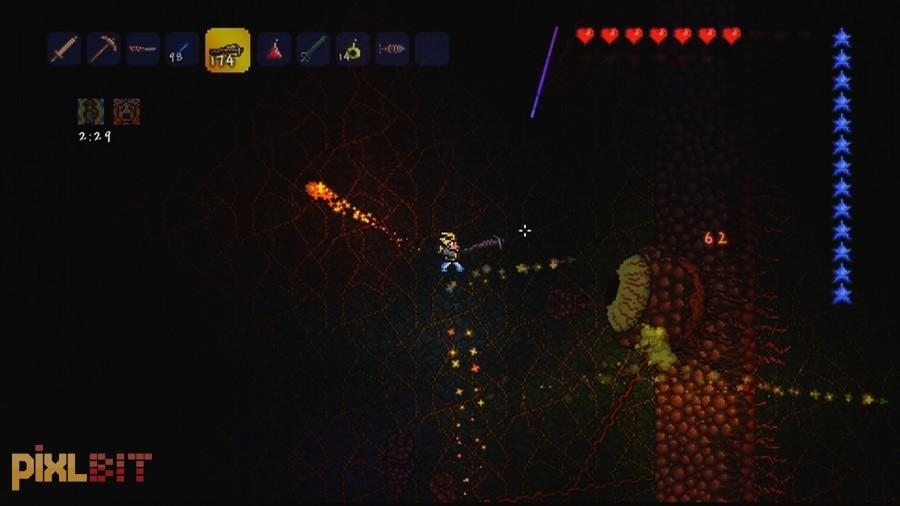Screen dimensions: 900x506
Task: Click the red-tinted second buff icon
Action: (x=126, y=110)
